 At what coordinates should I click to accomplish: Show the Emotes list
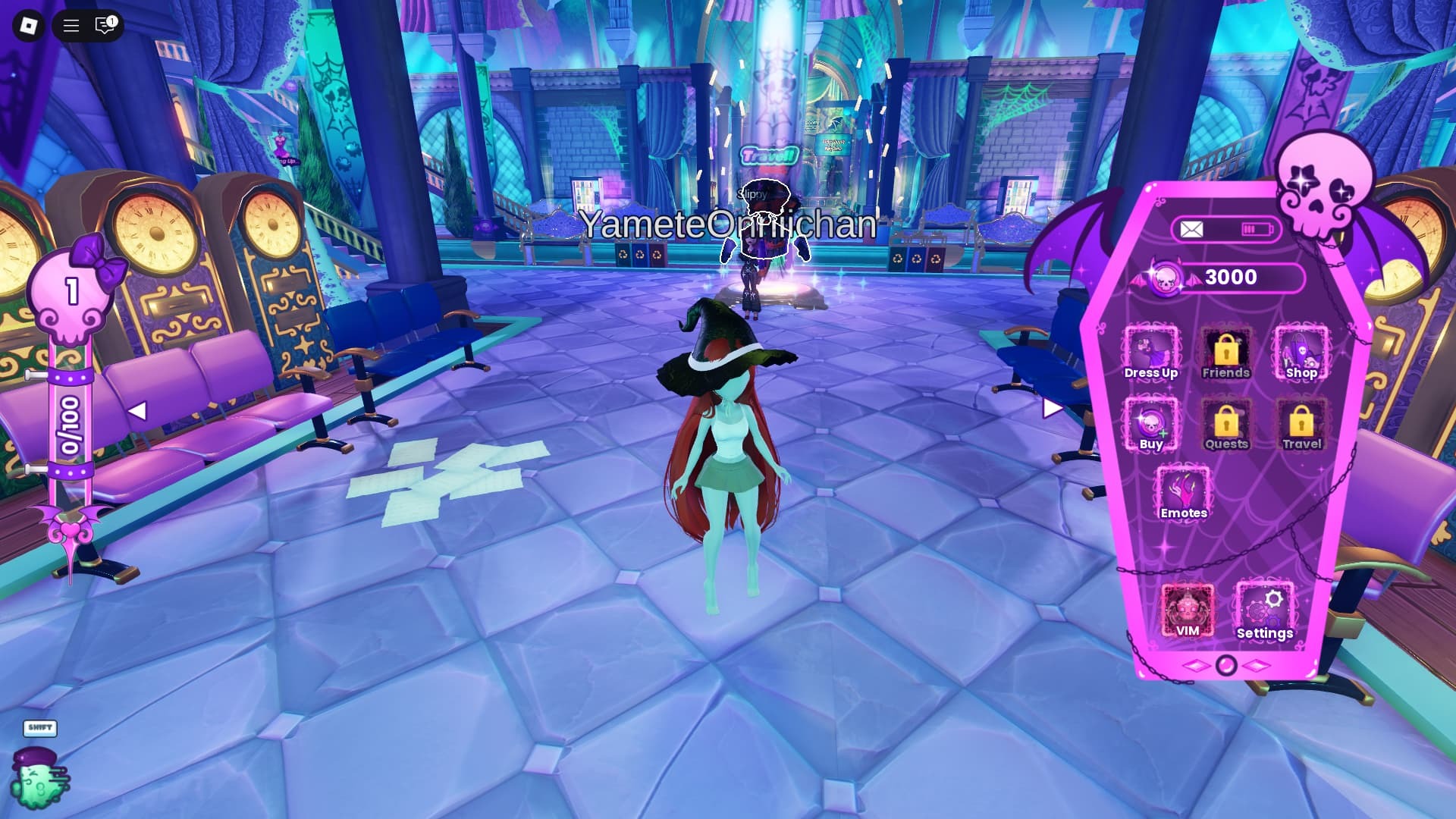(x=1183, y=494)
